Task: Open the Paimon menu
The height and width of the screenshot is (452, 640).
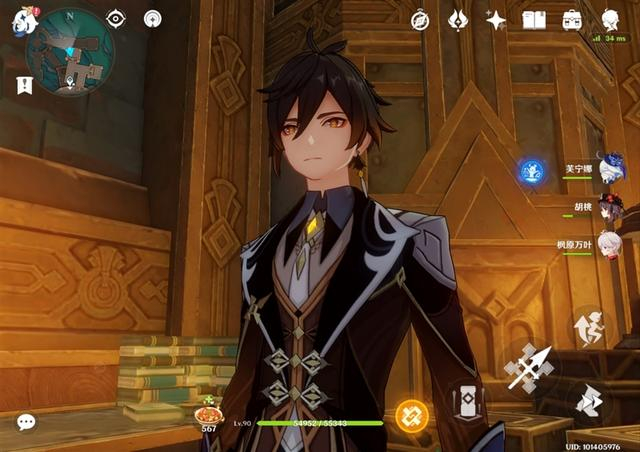Action: 24,20
